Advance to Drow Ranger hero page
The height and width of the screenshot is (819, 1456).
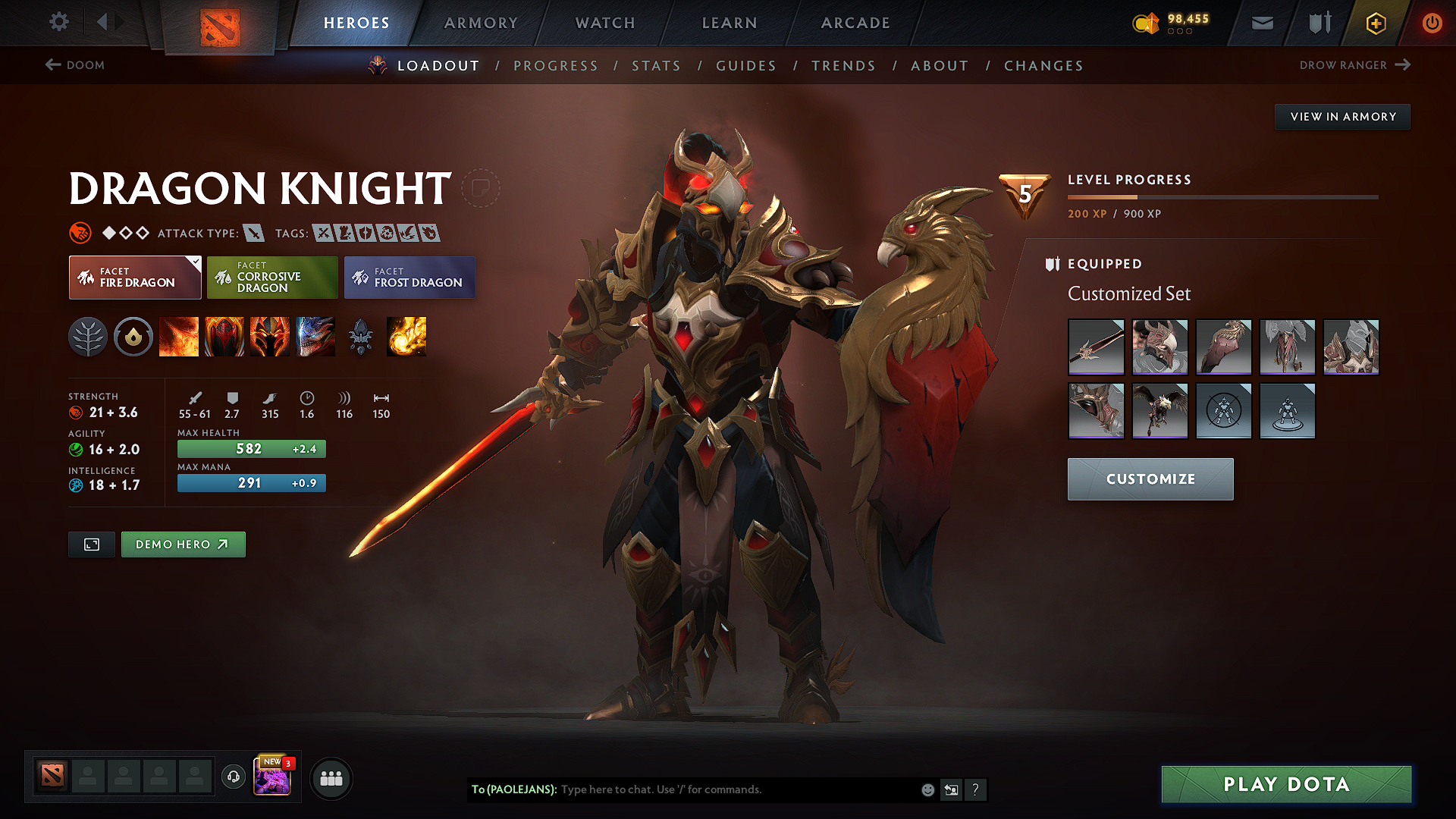tap(1355, 65)
